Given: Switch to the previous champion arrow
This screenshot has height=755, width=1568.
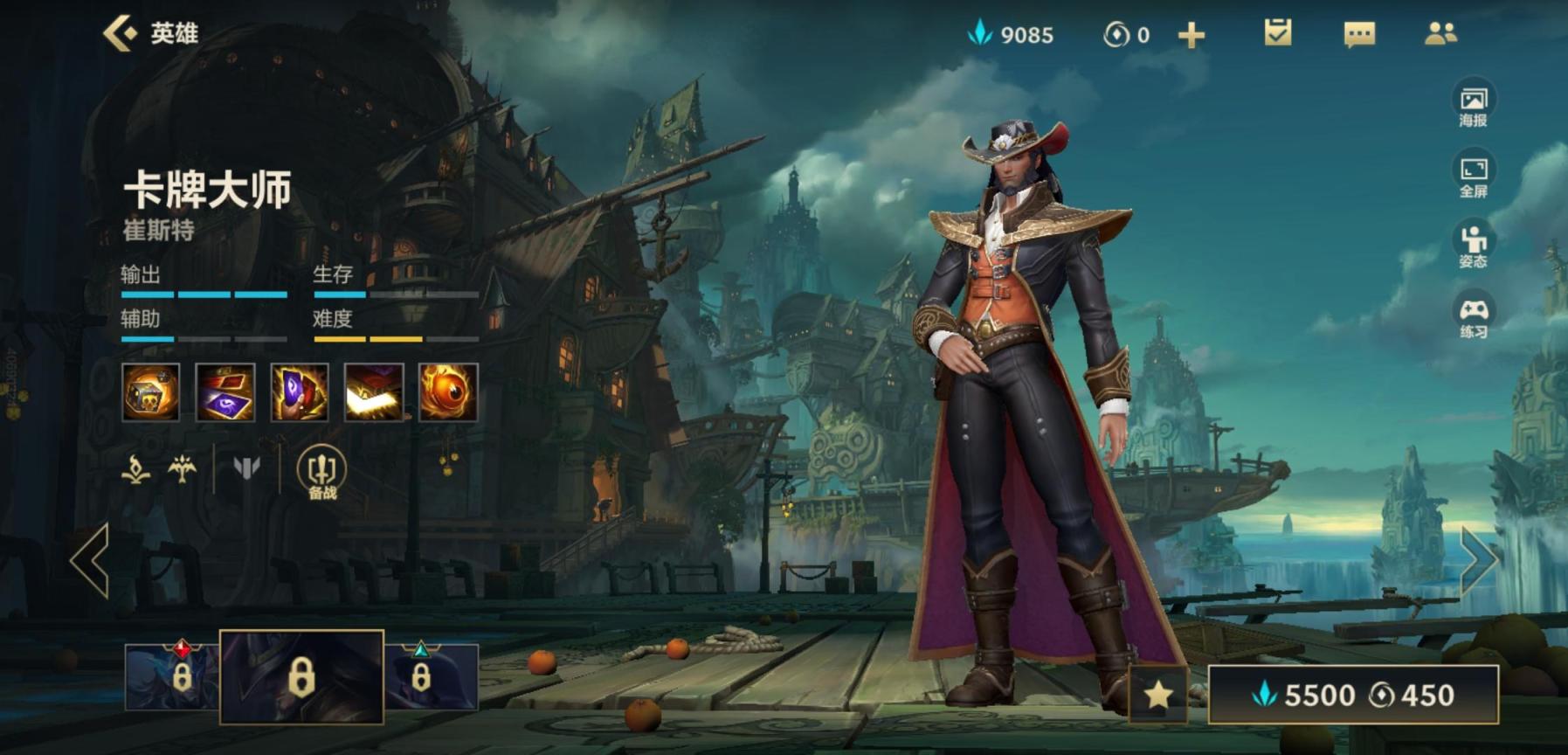Looking at the screenshot, I should click(x=91, y=561).
